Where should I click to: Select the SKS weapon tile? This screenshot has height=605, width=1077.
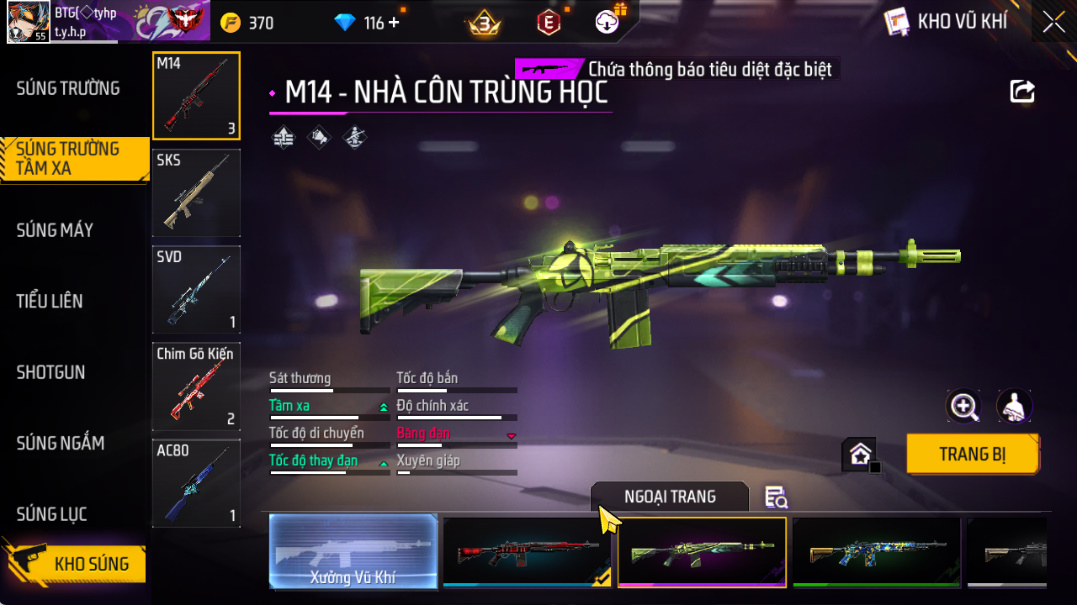coord(196,192)
